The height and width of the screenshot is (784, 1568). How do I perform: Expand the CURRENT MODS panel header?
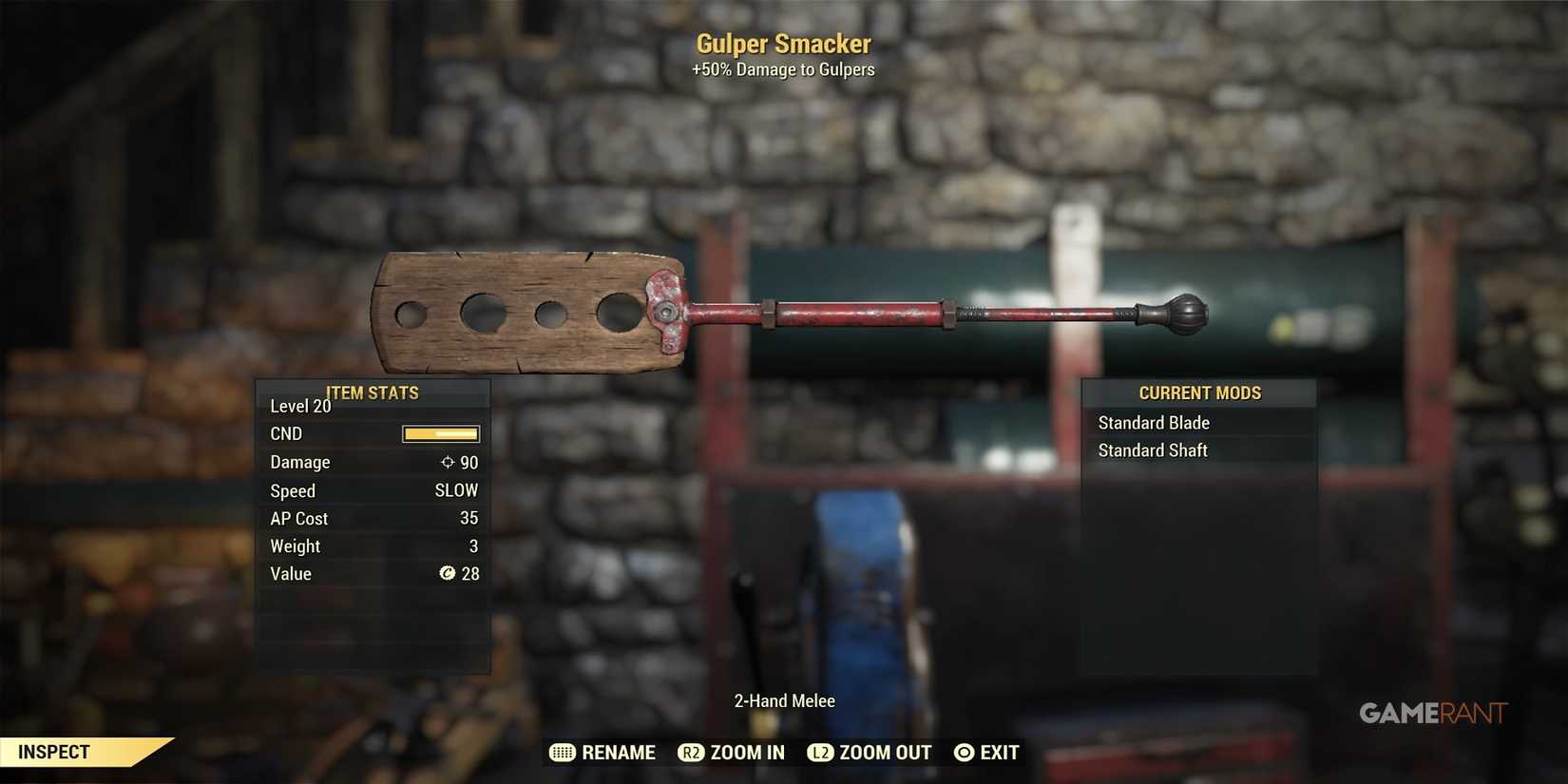pyautogui.click(x=1199, y=392)
